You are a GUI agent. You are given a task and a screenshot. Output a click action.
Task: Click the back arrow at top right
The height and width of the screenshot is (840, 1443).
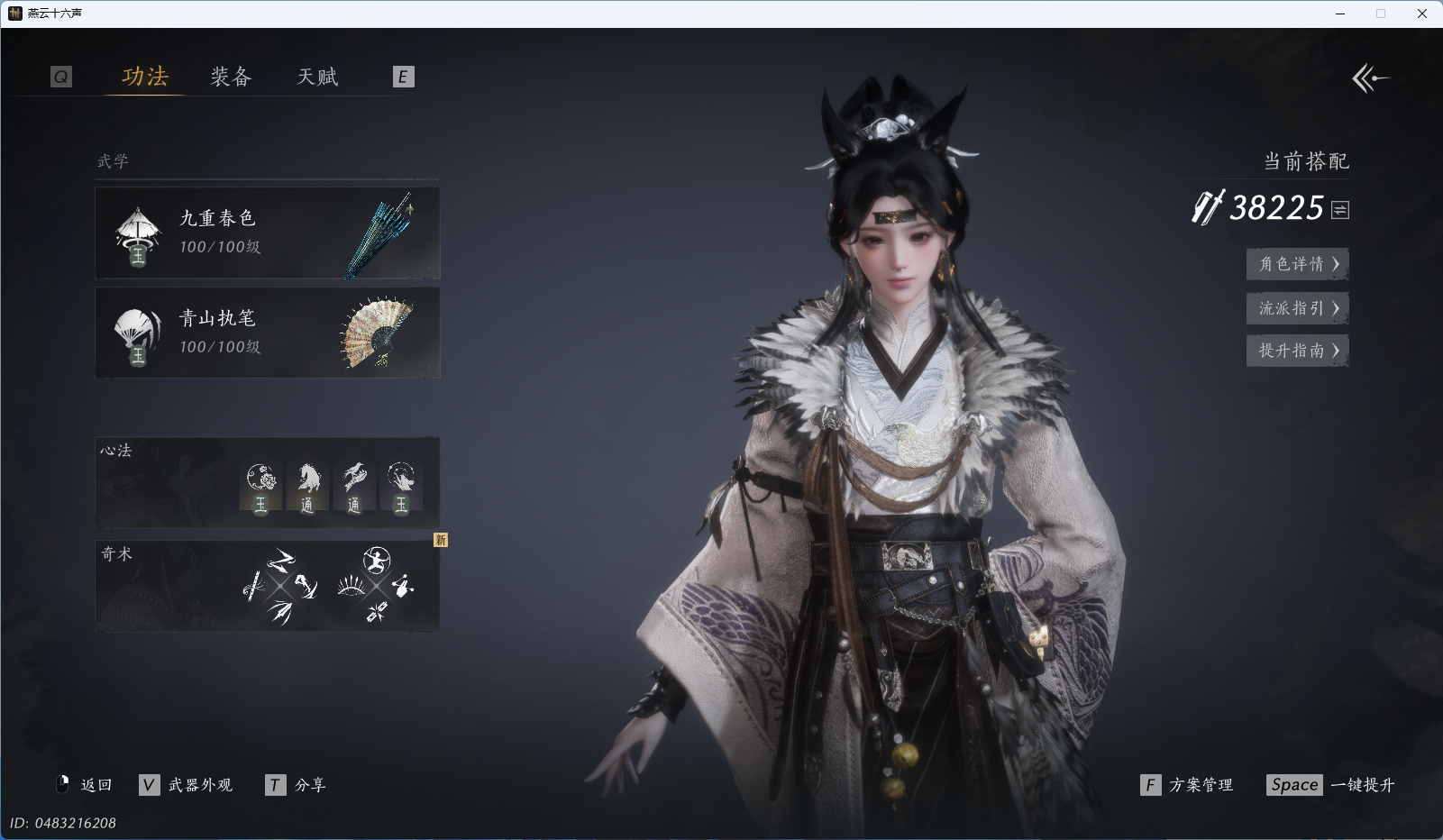tap(1370, 78)
